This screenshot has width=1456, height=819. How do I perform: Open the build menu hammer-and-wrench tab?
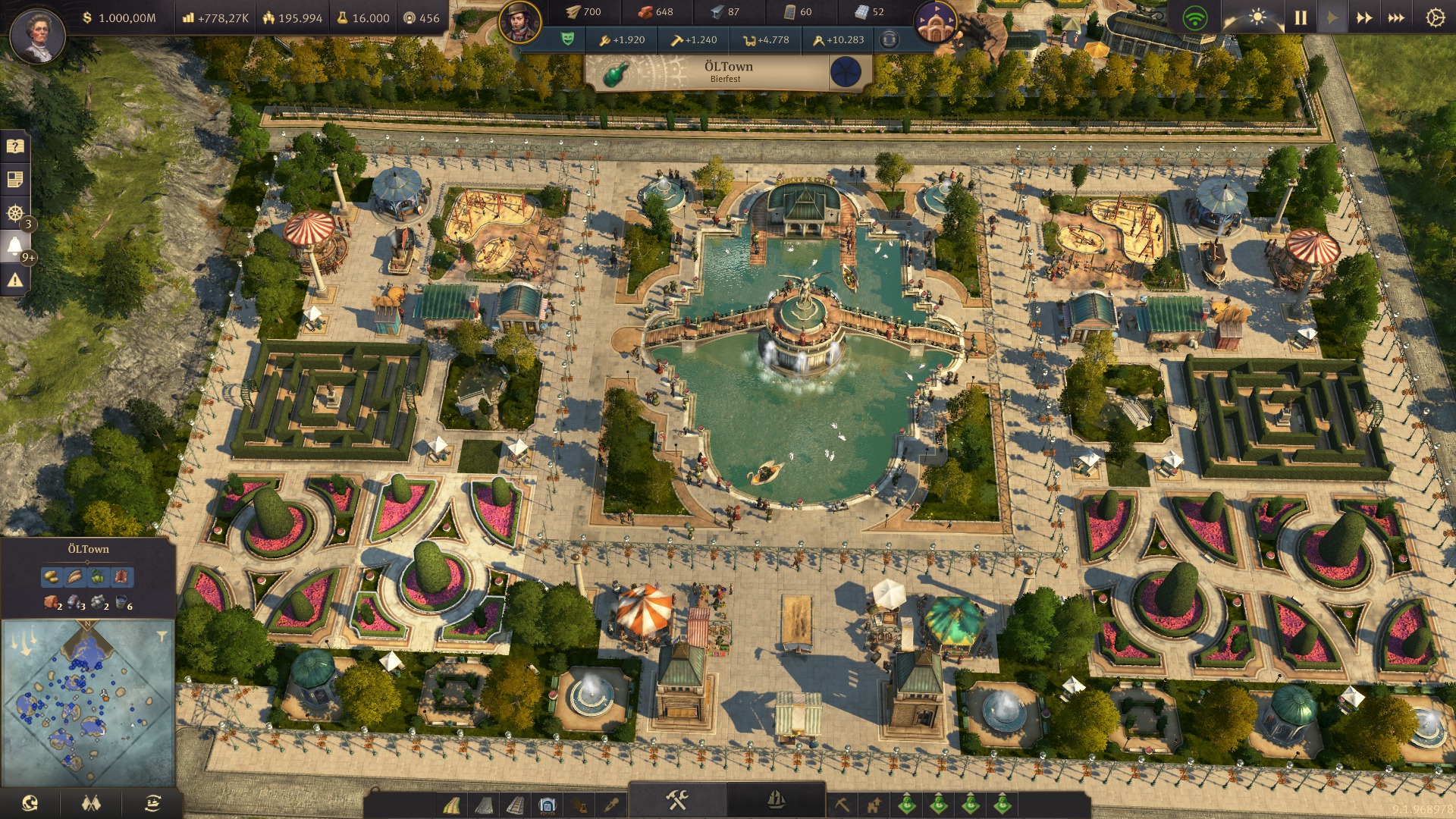(676, 800)
